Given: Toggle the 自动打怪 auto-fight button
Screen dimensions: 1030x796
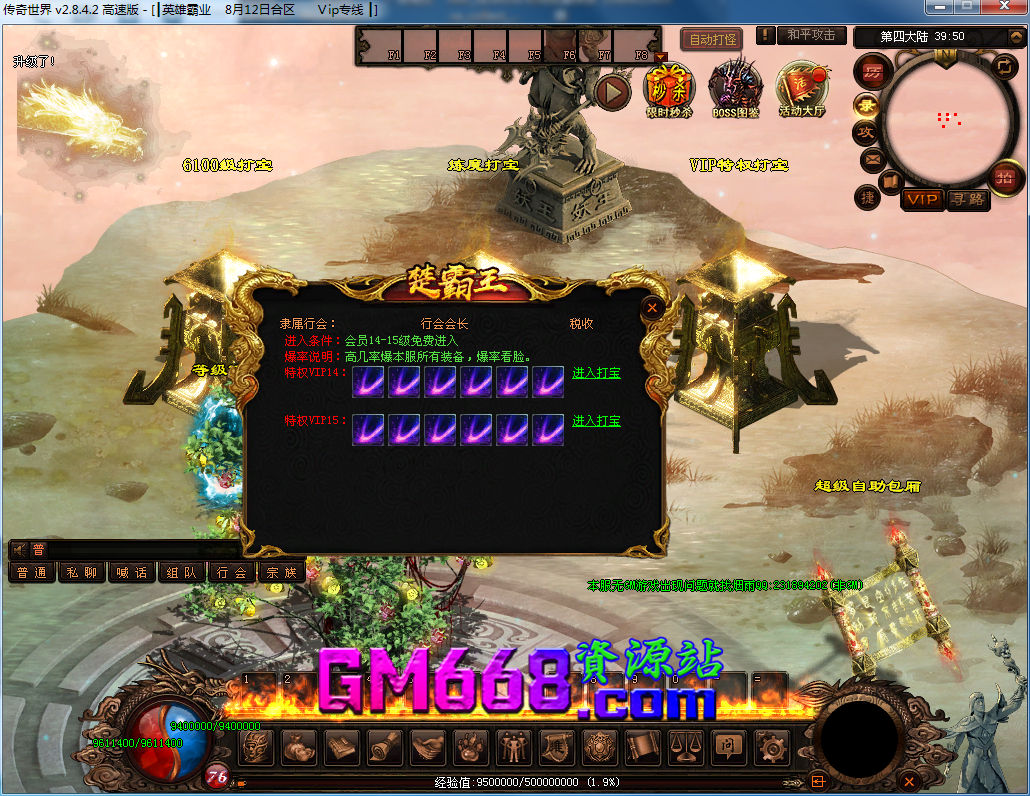Looking at the screenshot, I should 711,40.
